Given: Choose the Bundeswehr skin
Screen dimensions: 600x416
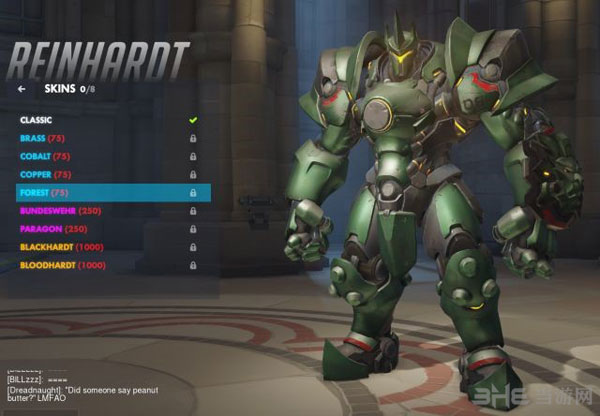Looking at the screenshot, I should (x=60, y=211).
